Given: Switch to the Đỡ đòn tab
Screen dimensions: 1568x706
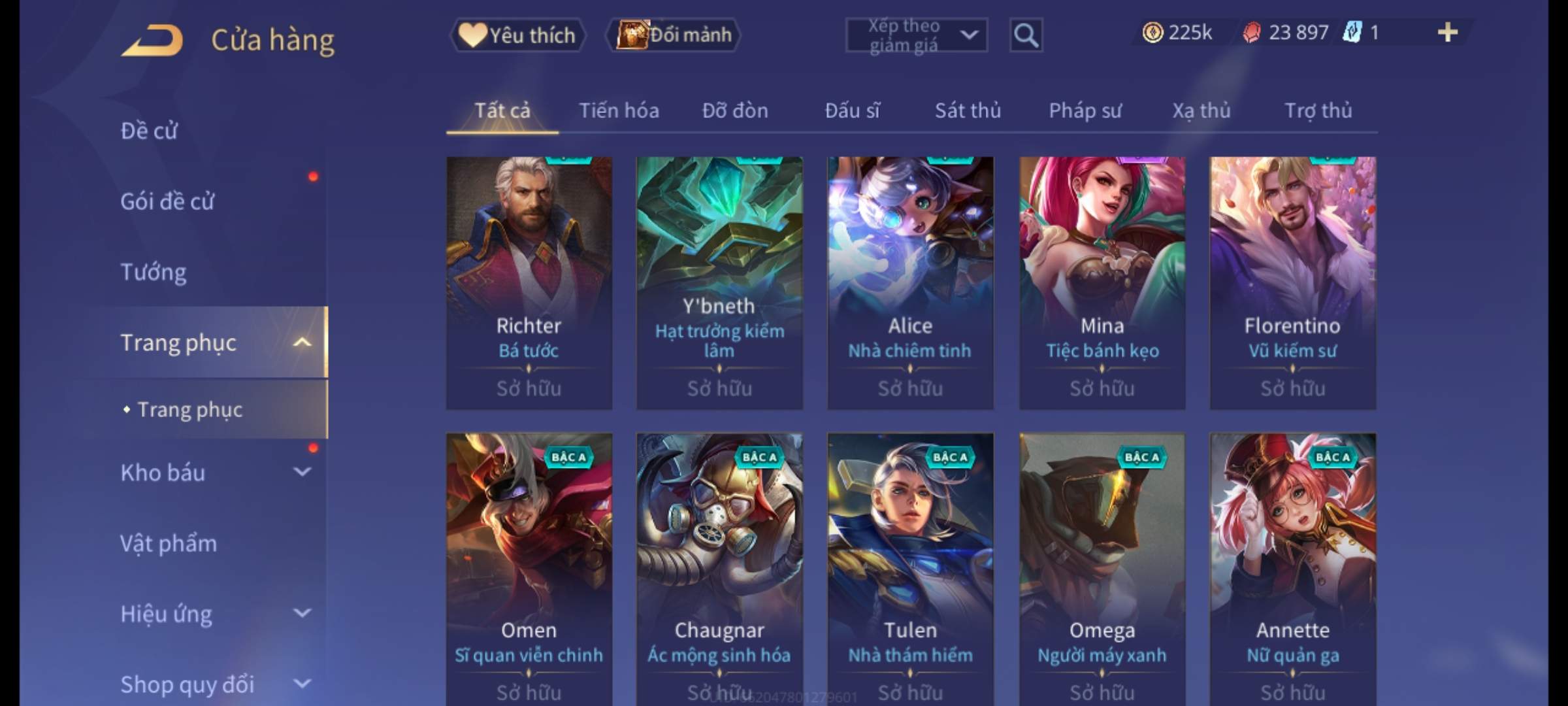Looking at the screenshot, I should point(735,111).
